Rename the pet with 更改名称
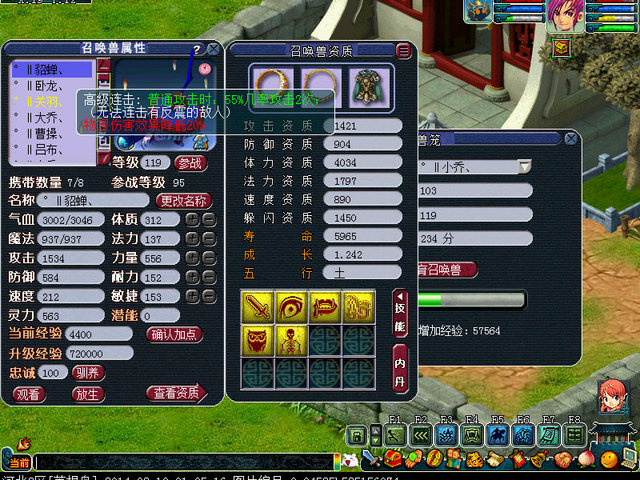The image size is (640, 480). pos(185,200)
